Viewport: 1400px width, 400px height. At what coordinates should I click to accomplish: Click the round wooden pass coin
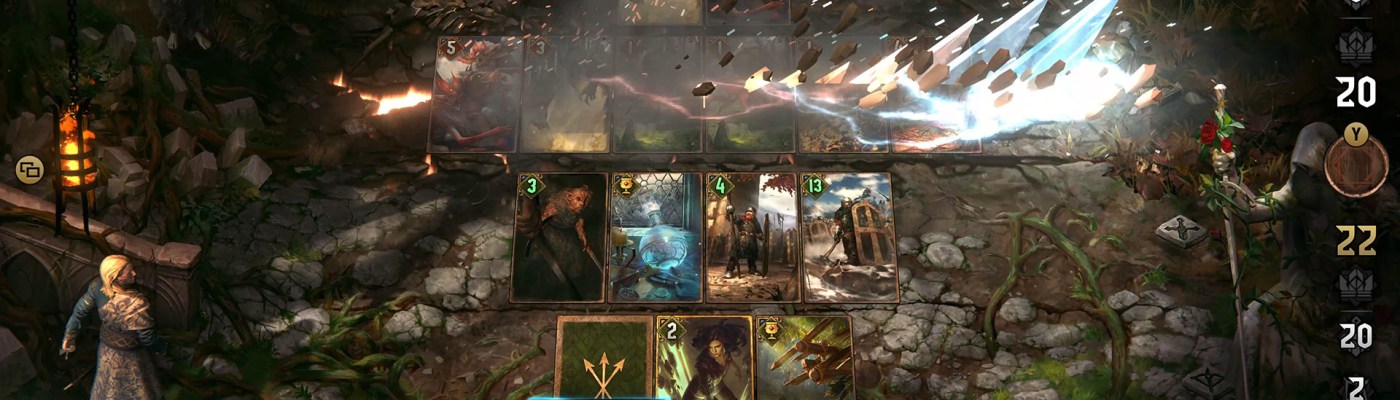(1356, 166)
